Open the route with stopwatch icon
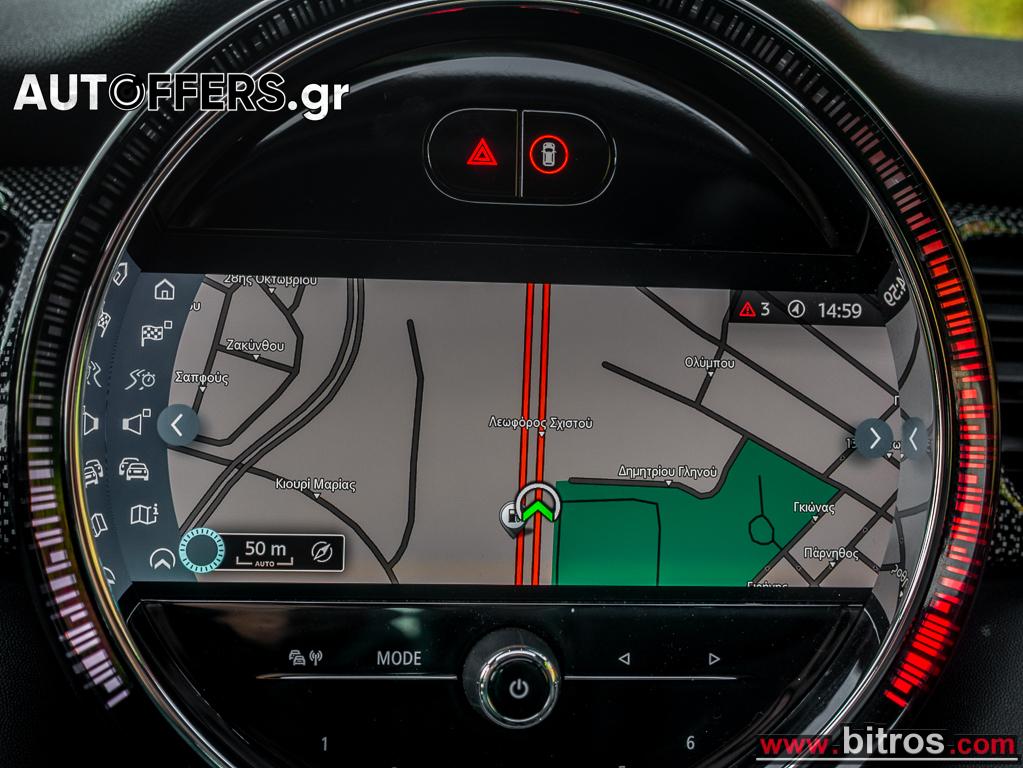The height and width of the screenshot is (768, 1023). coord(142,378)
